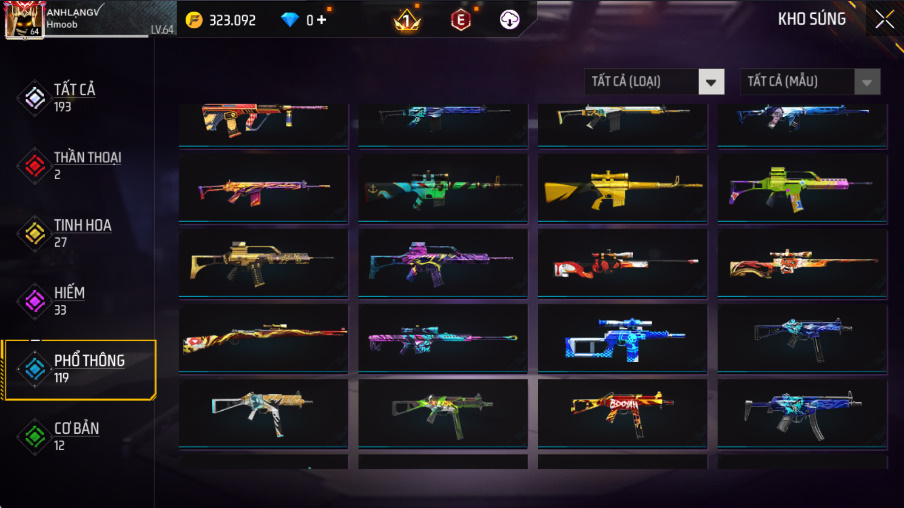Open the player profile avatar
904x508 pixels.
[24, 20]
